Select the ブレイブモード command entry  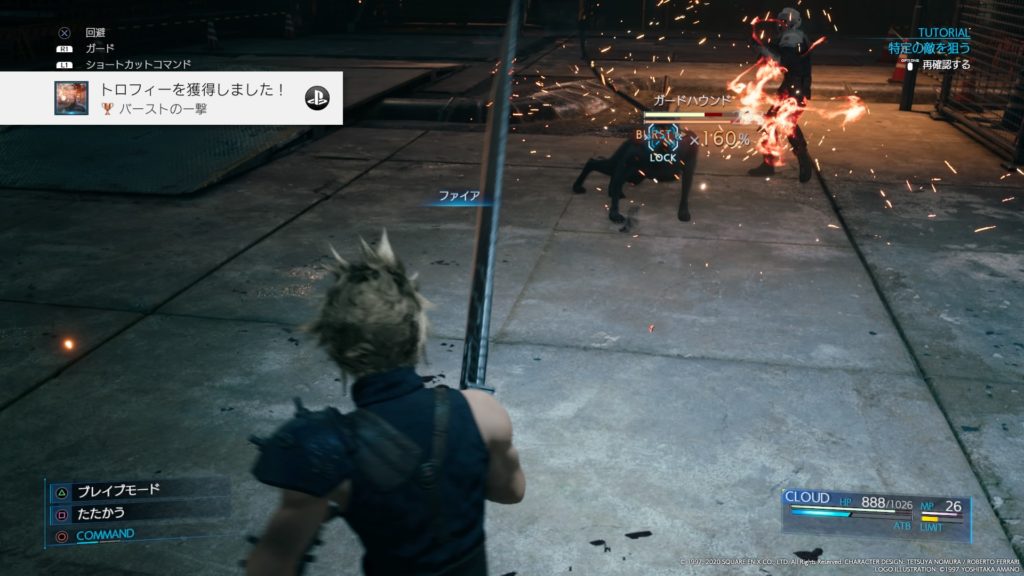coord(118,490)
